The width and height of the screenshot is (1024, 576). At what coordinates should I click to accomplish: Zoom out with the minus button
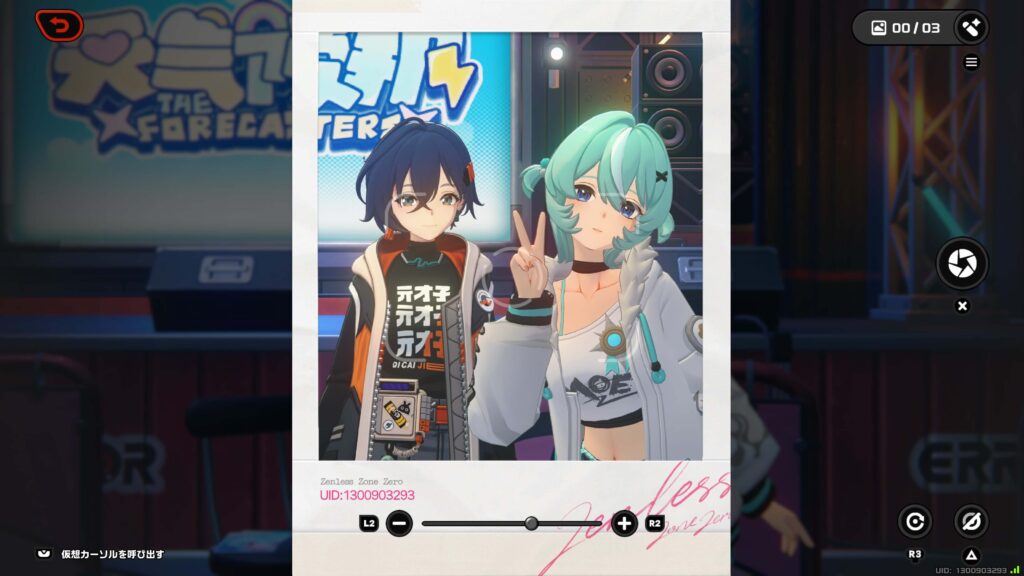pos(399,523)
